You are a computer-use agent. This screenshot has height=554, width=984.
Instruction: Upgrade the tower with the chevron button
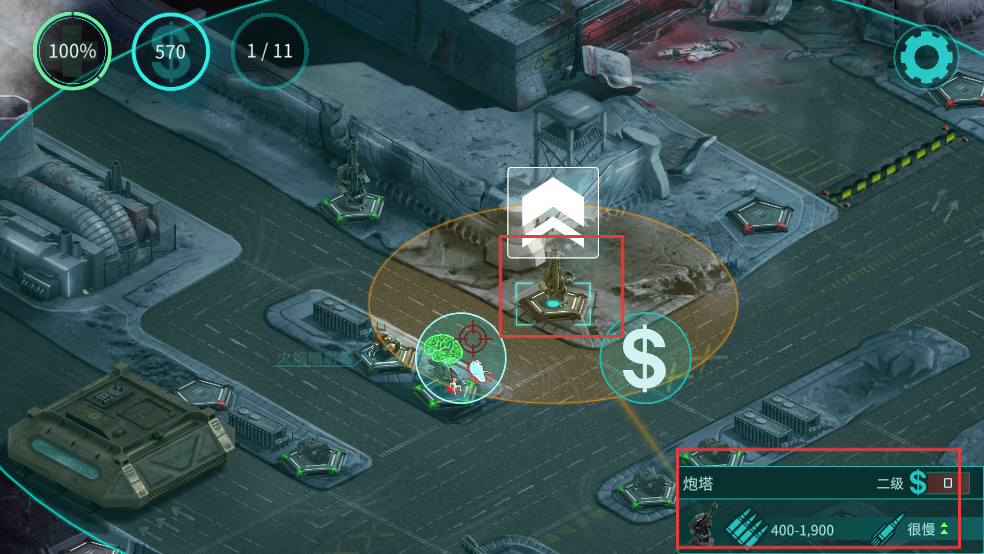coord(552,211)
